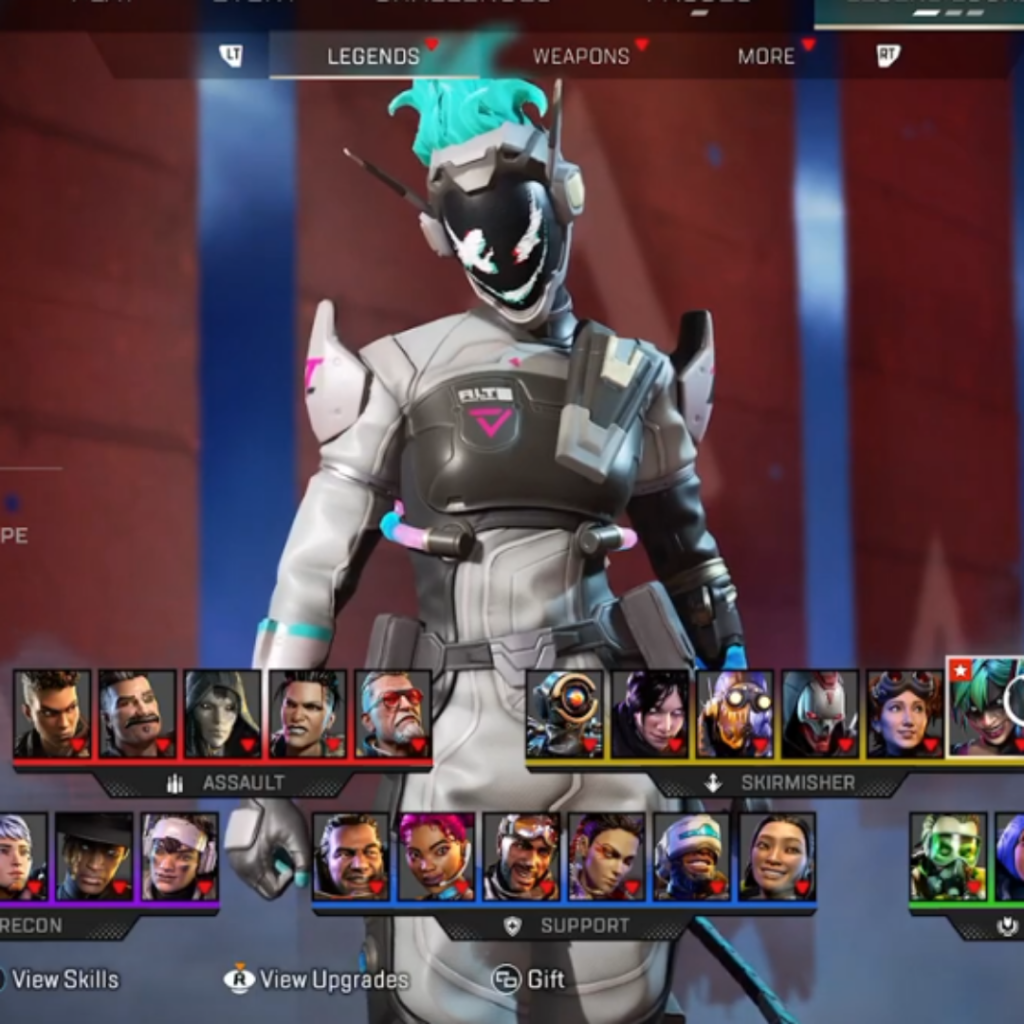
Task: Select Caustic with the gas mask
Action: (948, 856)
